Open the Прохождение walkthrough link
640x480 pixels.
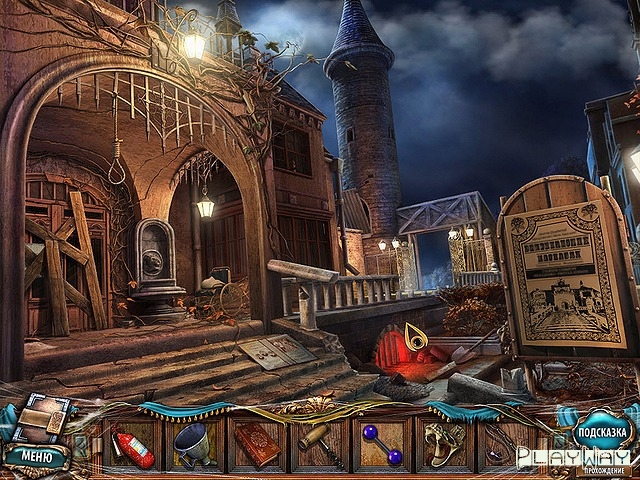tap(605, 471)
